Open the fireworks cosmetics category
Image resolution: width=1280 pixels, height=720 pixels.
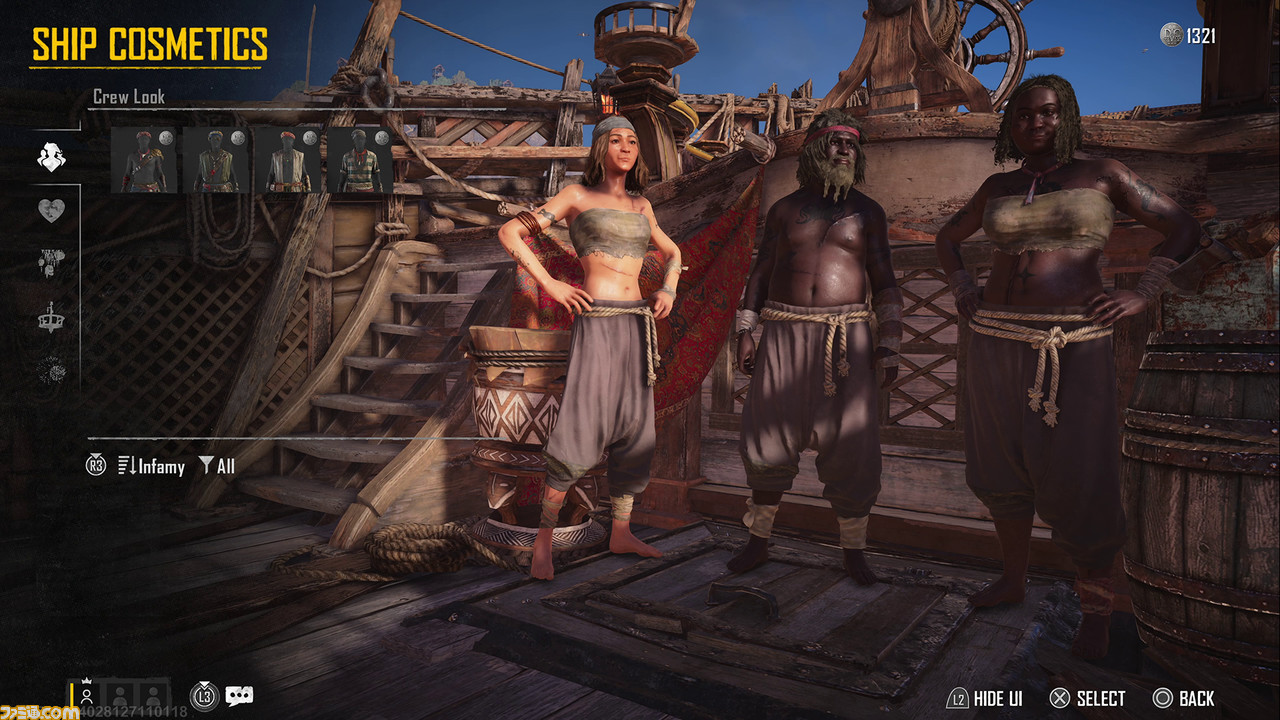pos(51,371)
